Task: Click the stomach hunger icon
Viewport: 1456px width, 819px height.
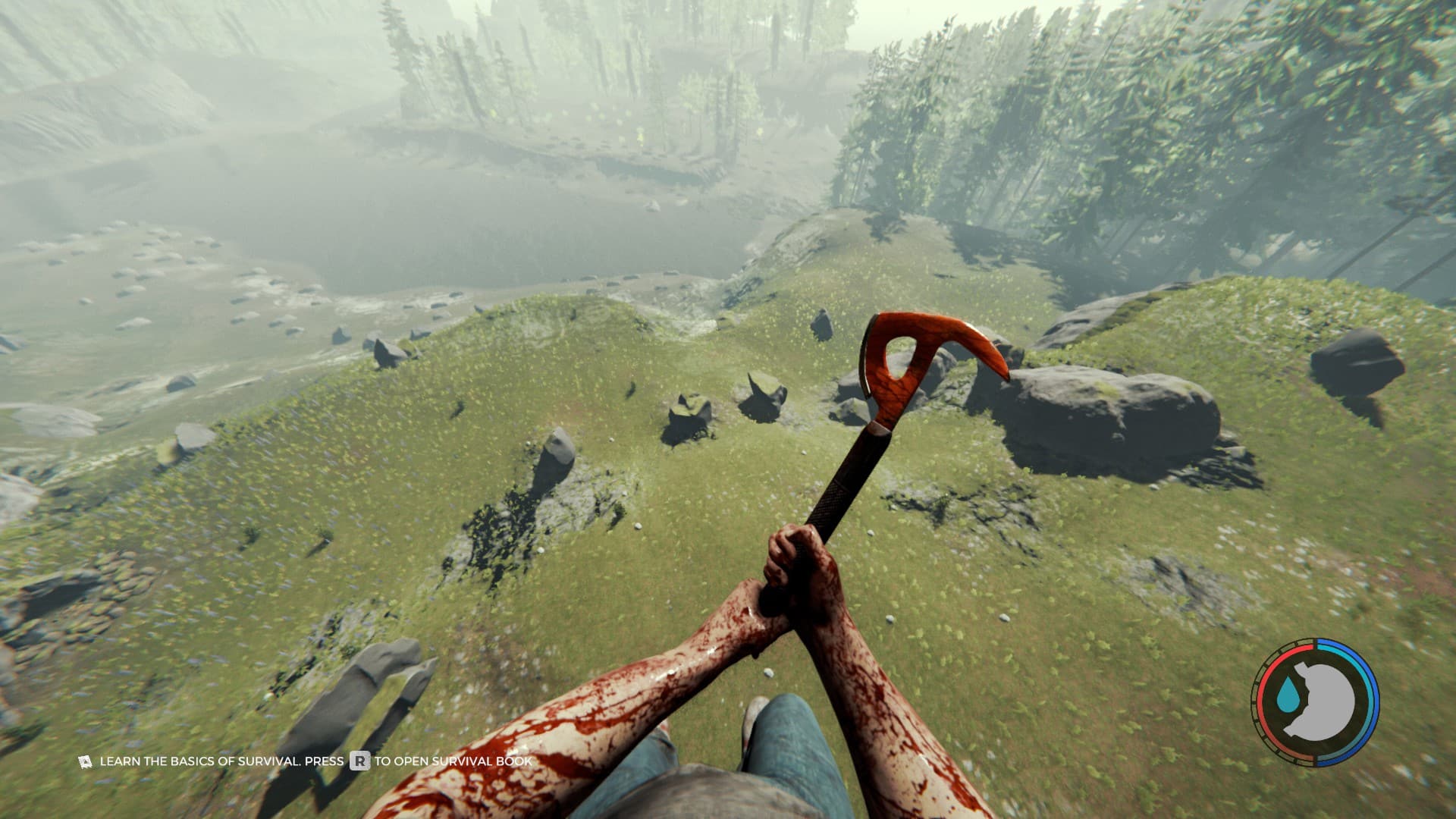Action: (x=1323, y=701)
